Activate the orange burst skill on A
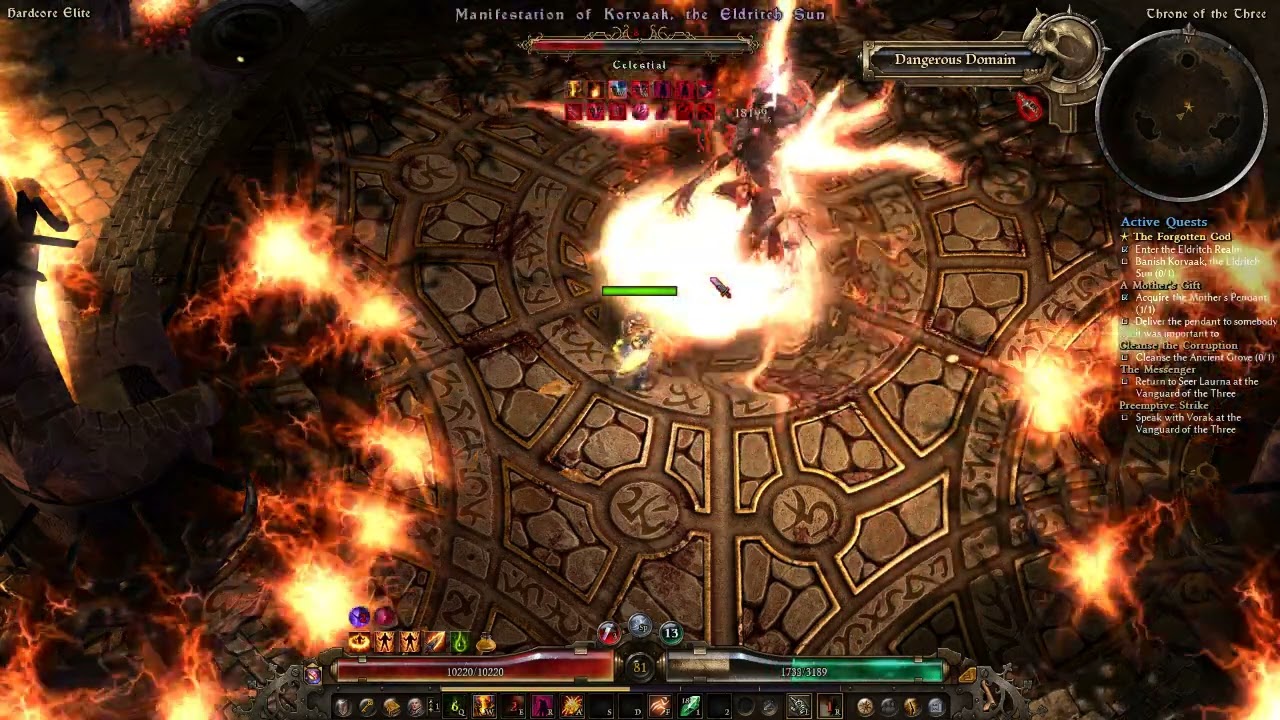 click(572, 707)
